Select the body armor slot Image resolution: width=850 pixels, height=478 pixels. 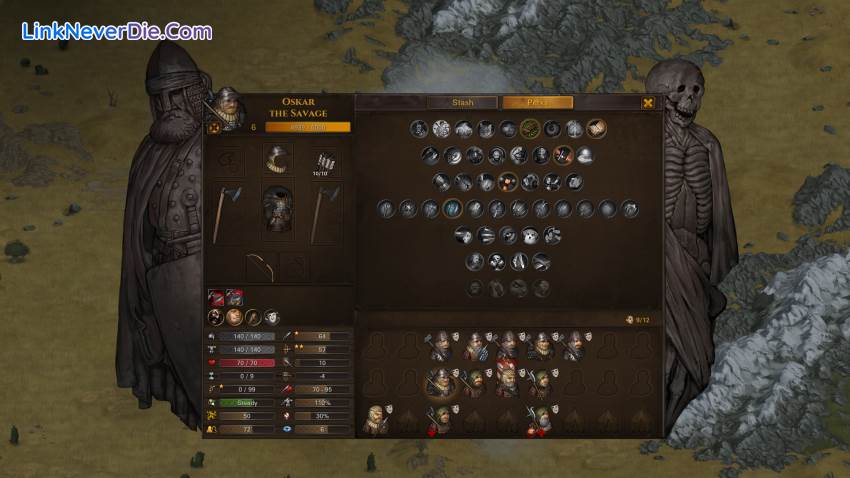(x=278, y=210)
